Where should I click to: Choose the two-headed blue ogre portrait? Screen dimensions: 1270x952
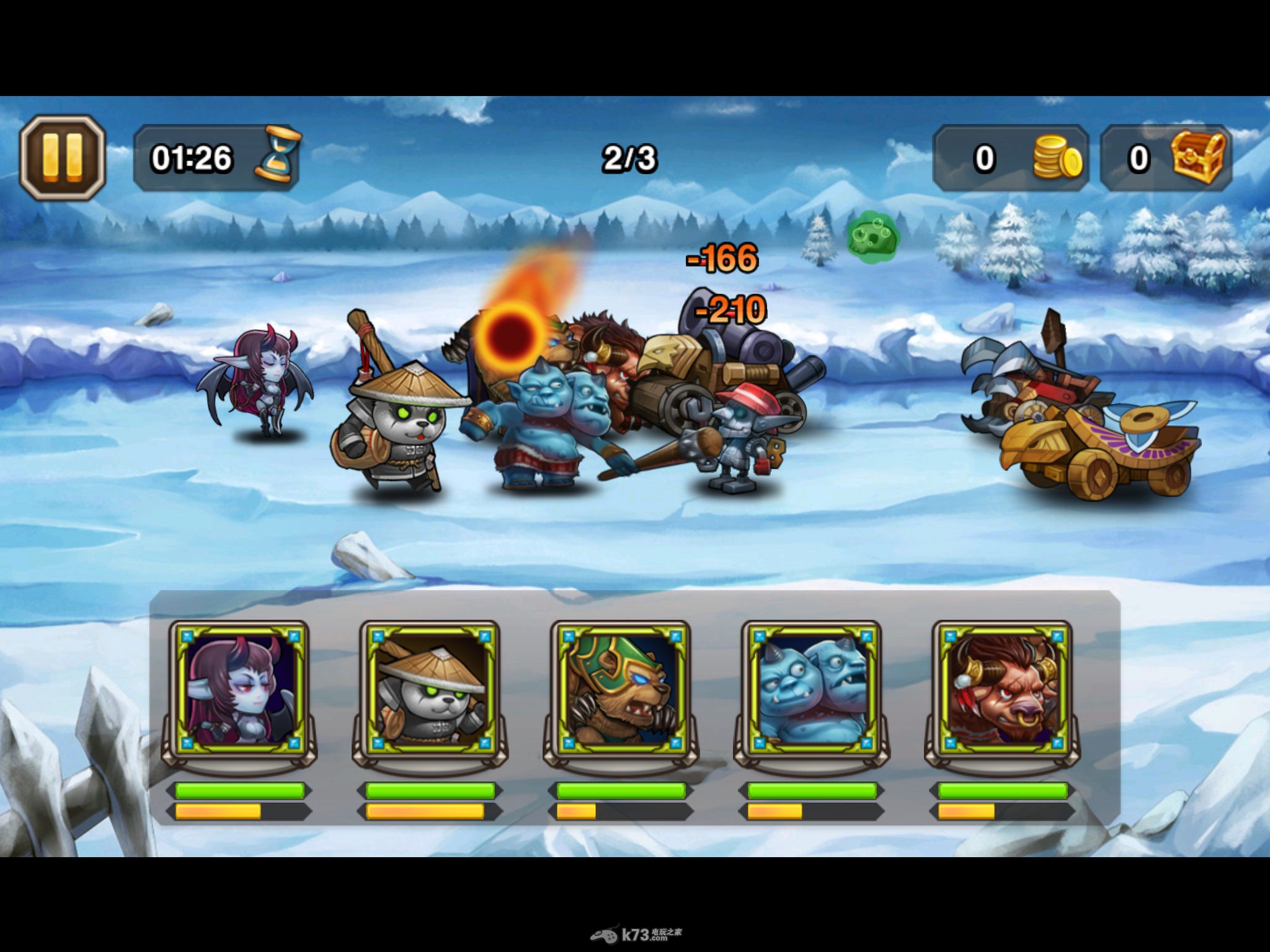pyautogui.click(x=811, y=692)
